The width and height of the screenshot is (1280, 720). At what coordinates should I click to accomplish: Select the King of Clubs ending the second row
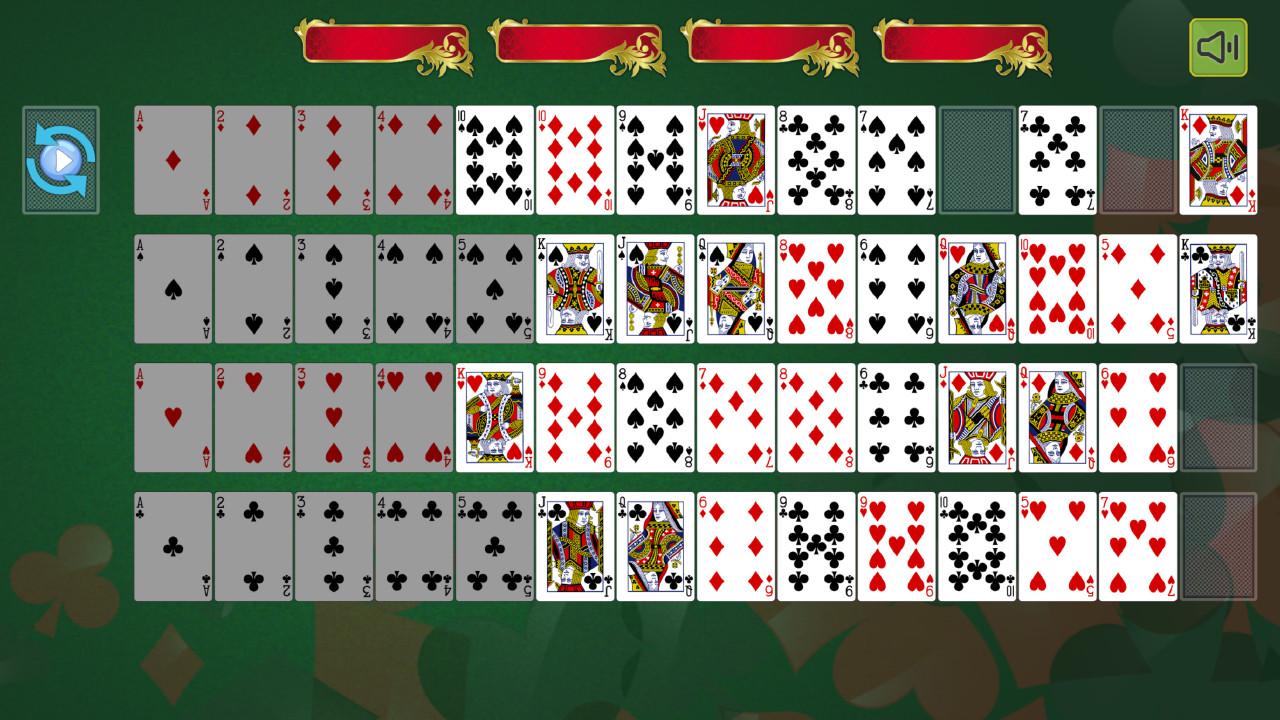(1218, 288)
